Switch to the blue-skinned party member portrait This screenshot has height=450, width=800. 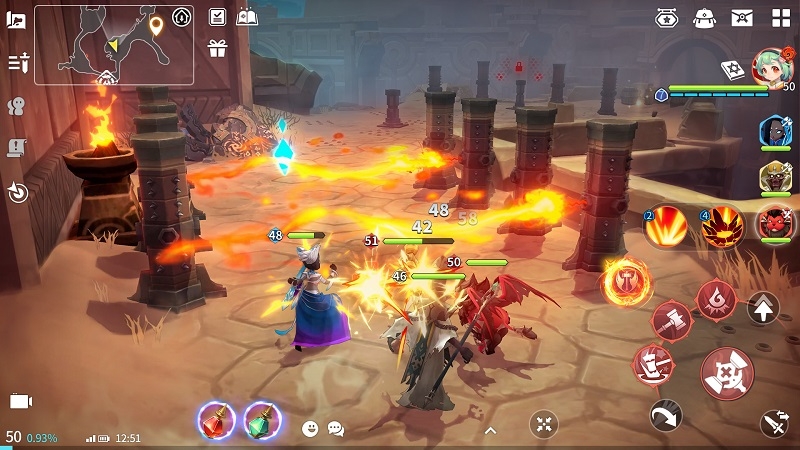click(775, 132)
